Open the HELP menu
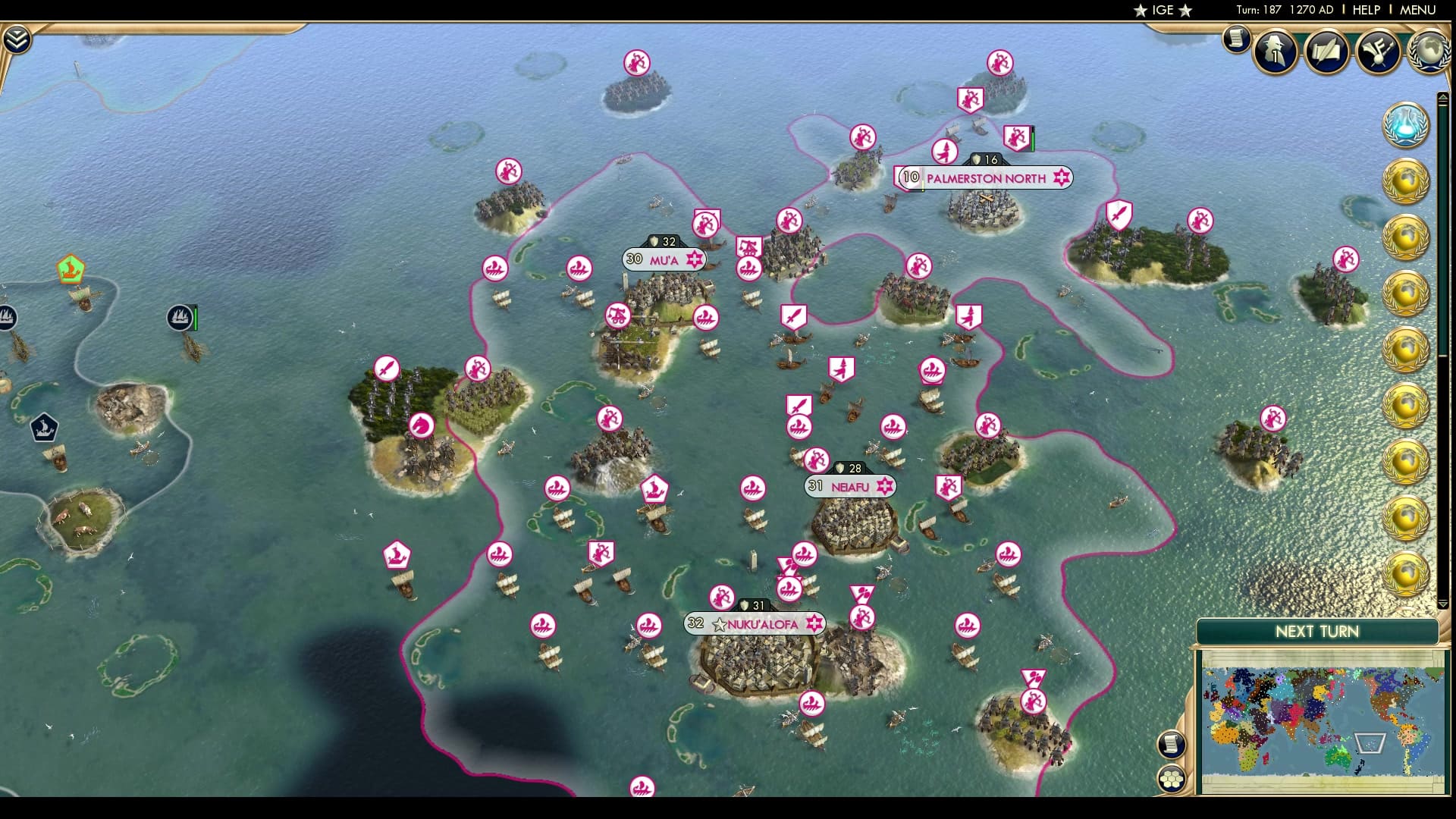This screenshot has width=1456, height=819. click(1365, 10)
